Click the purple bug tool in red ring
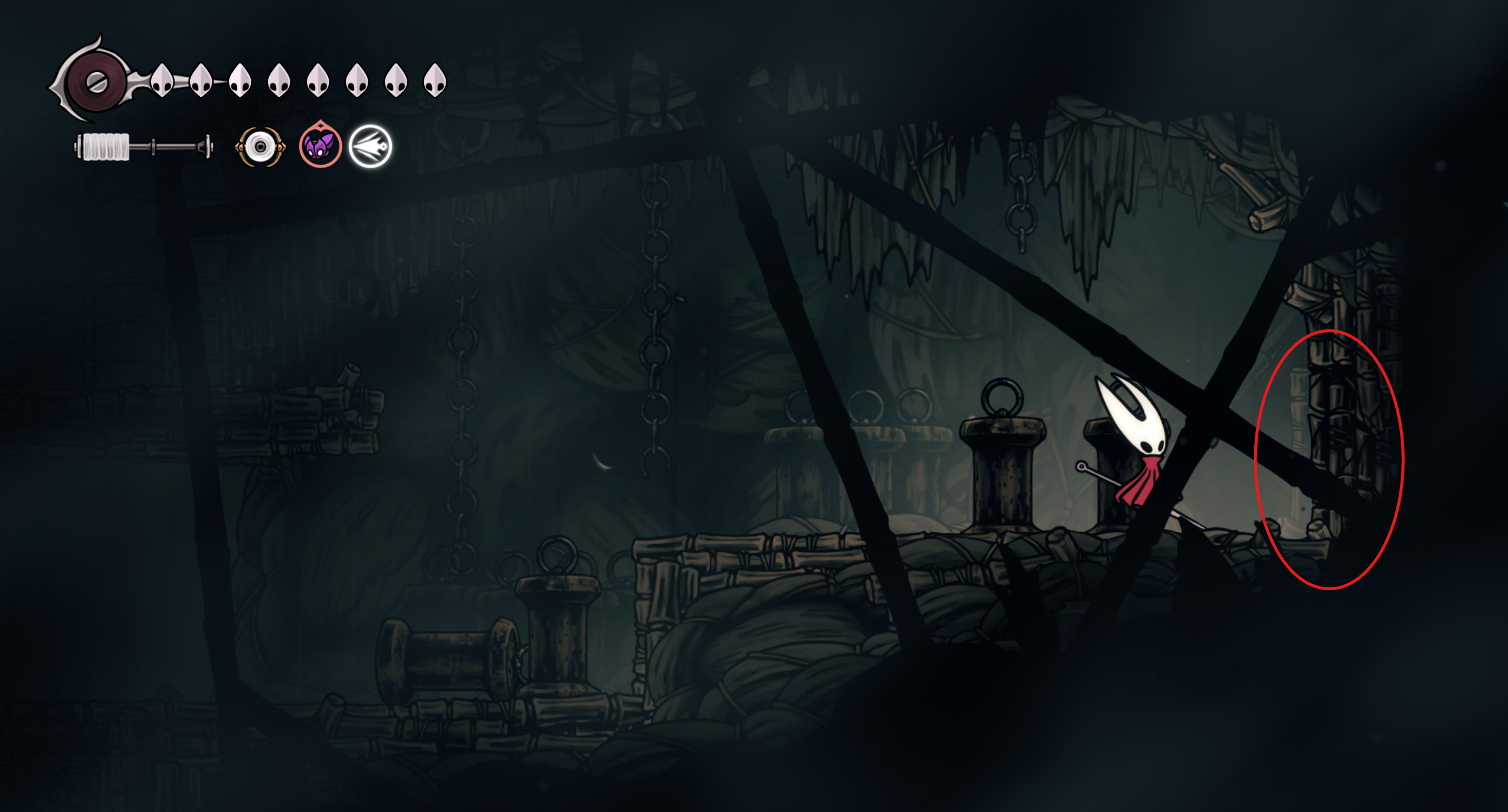 (x=320, y=145)
